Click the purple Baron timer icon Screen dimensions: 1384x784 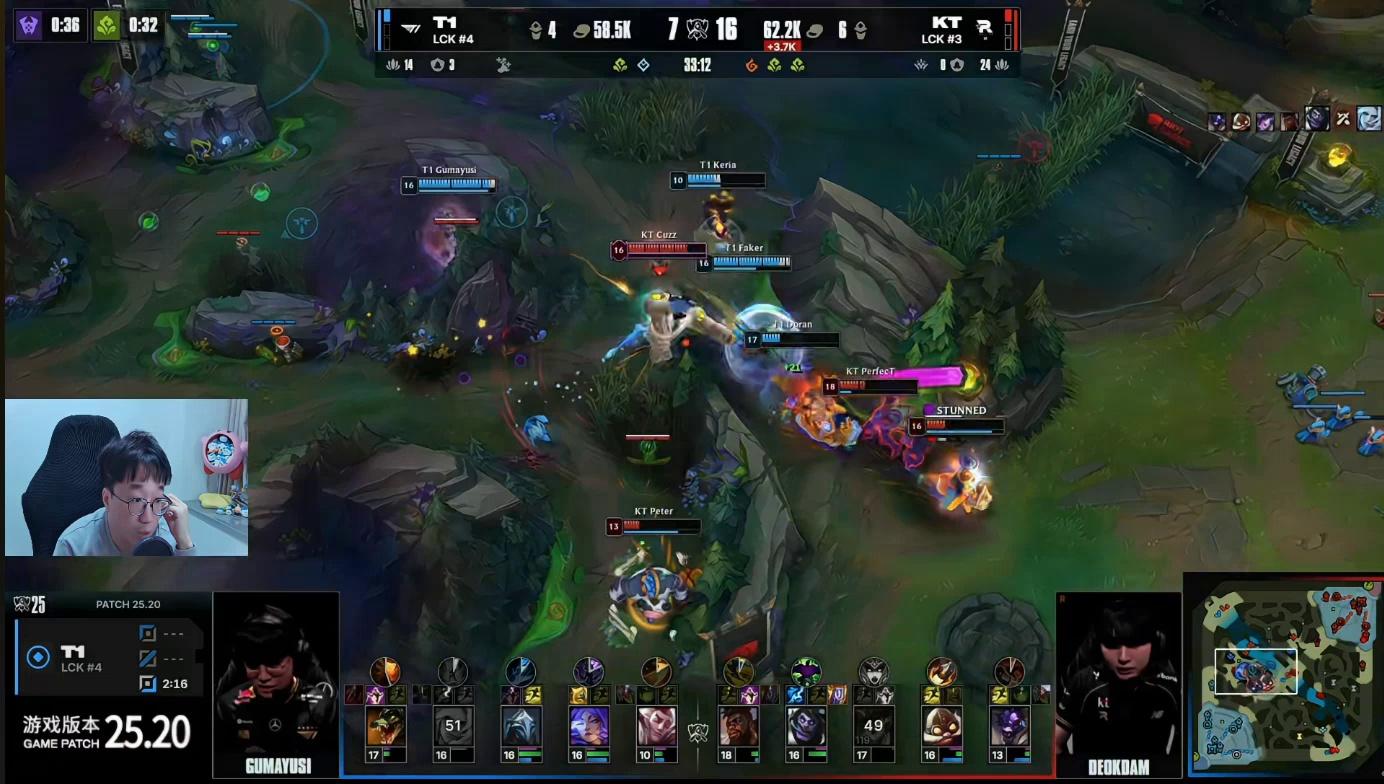(x=28, y=25)
